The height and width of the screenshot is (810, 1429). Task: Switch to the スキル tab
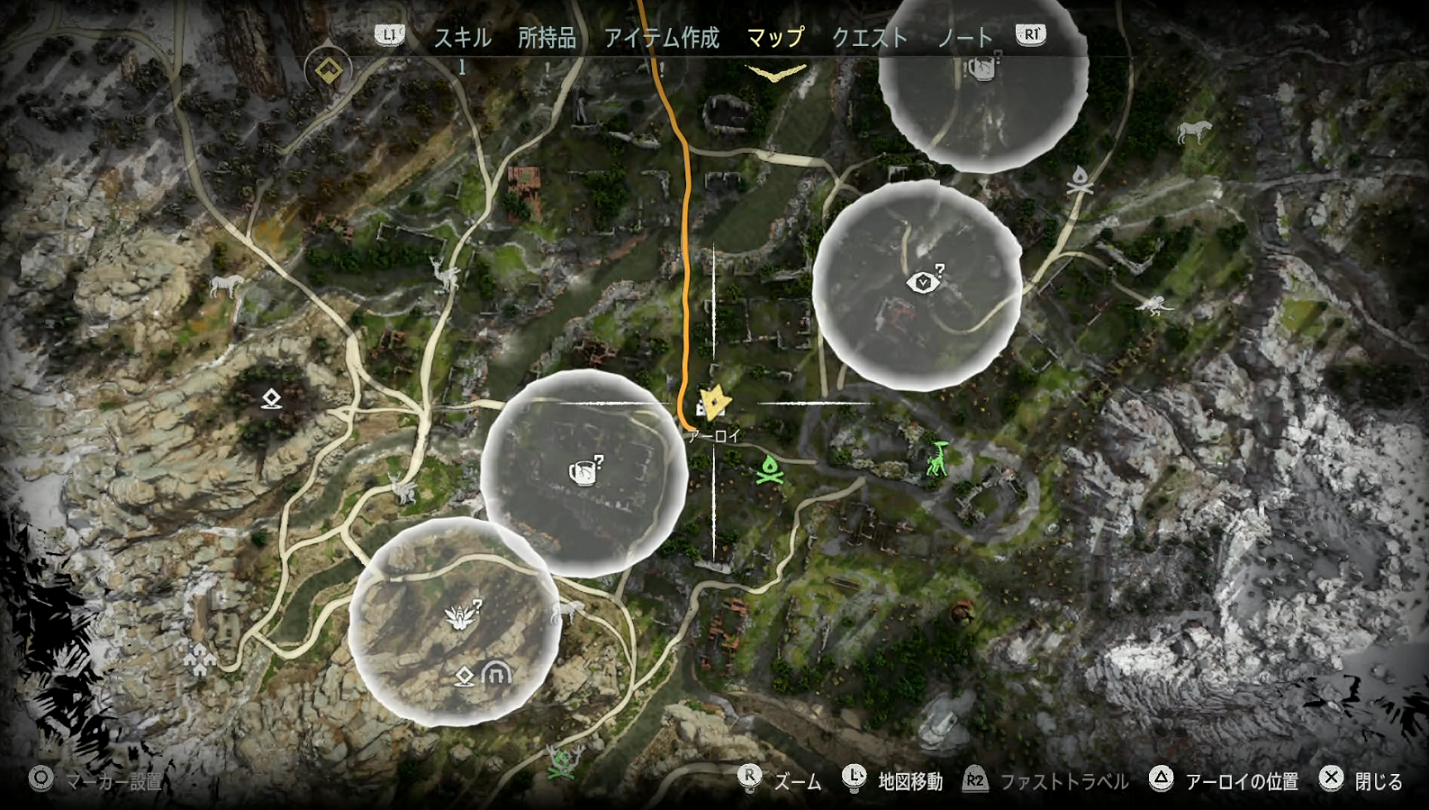pyautogui.click(x=462, y=38)
